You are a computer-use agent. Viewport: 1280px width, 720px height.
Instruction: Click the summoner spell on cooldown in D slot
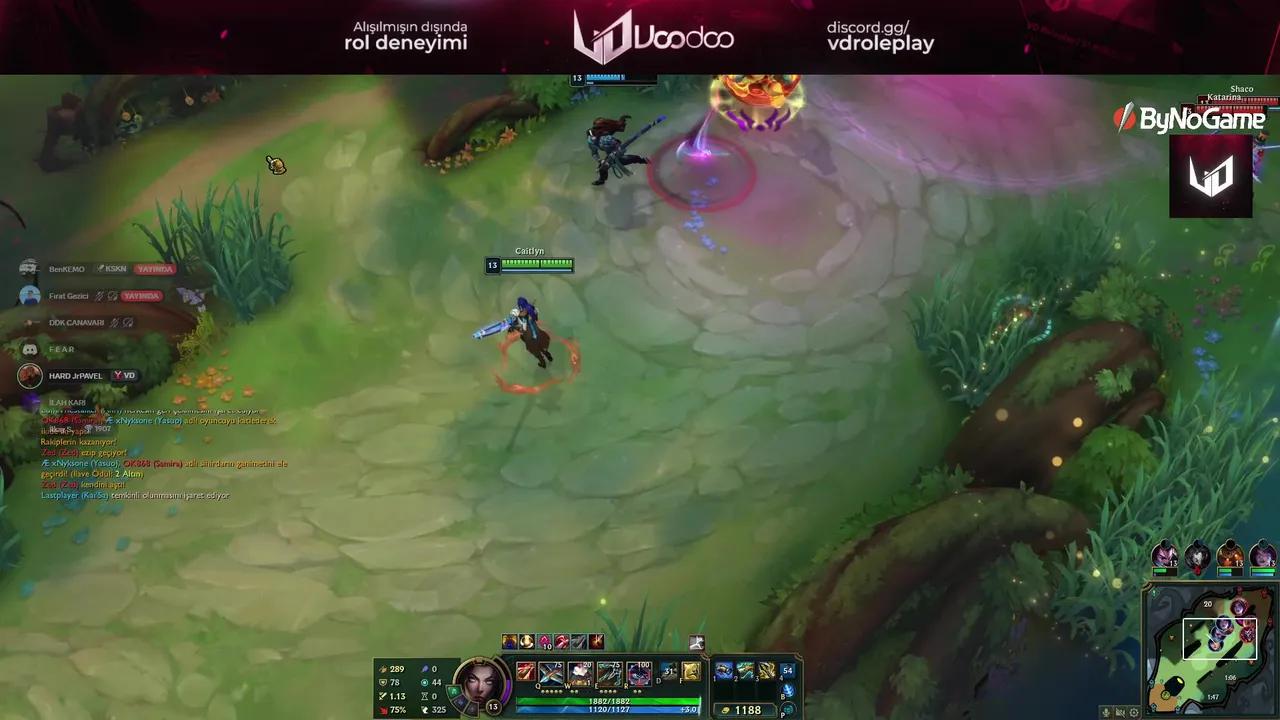click(x=668, y=670)
